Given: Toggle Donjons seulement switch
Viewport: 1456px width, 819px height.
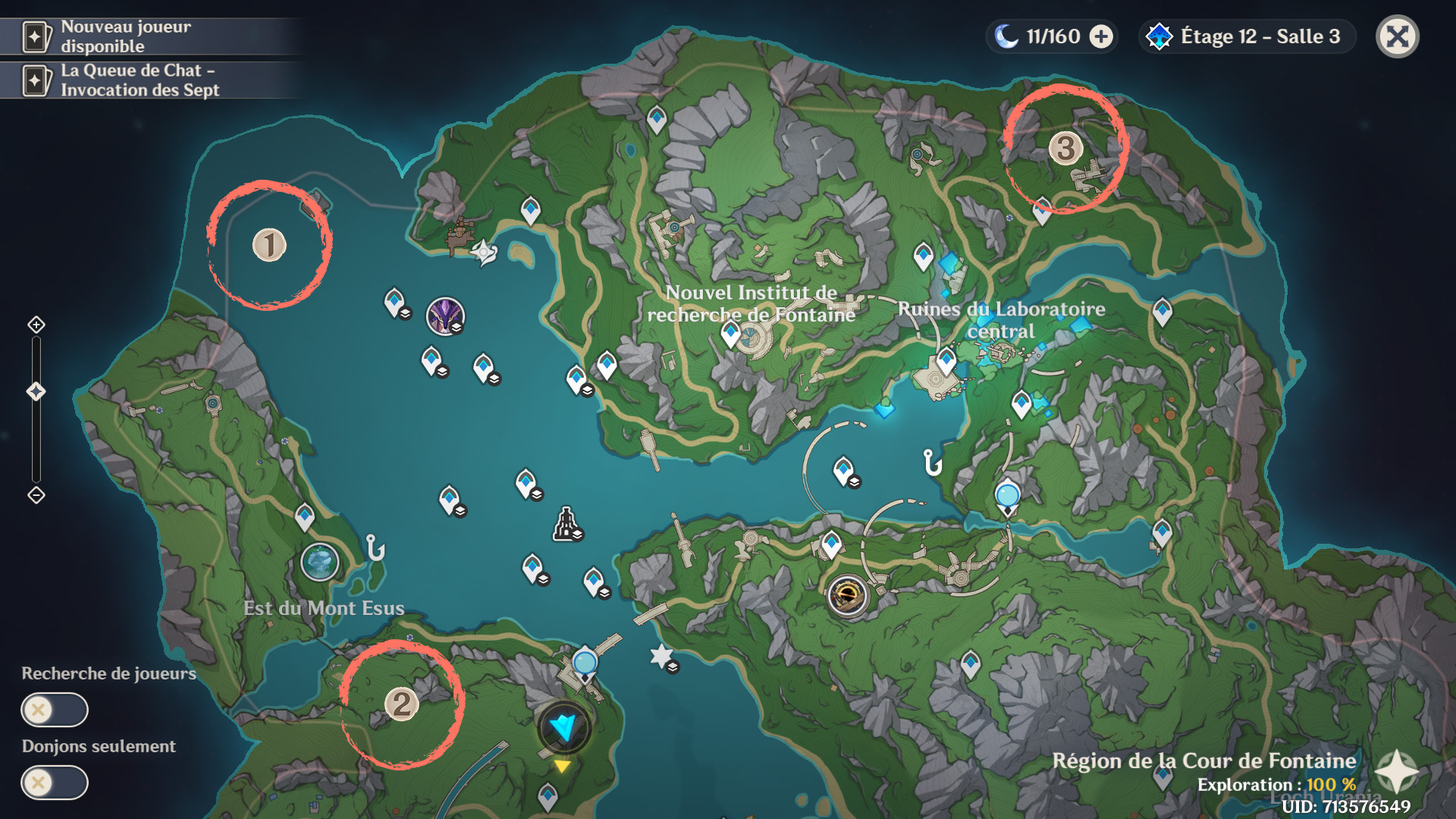Looking at the screenshot, I should (x=54, y=783).
